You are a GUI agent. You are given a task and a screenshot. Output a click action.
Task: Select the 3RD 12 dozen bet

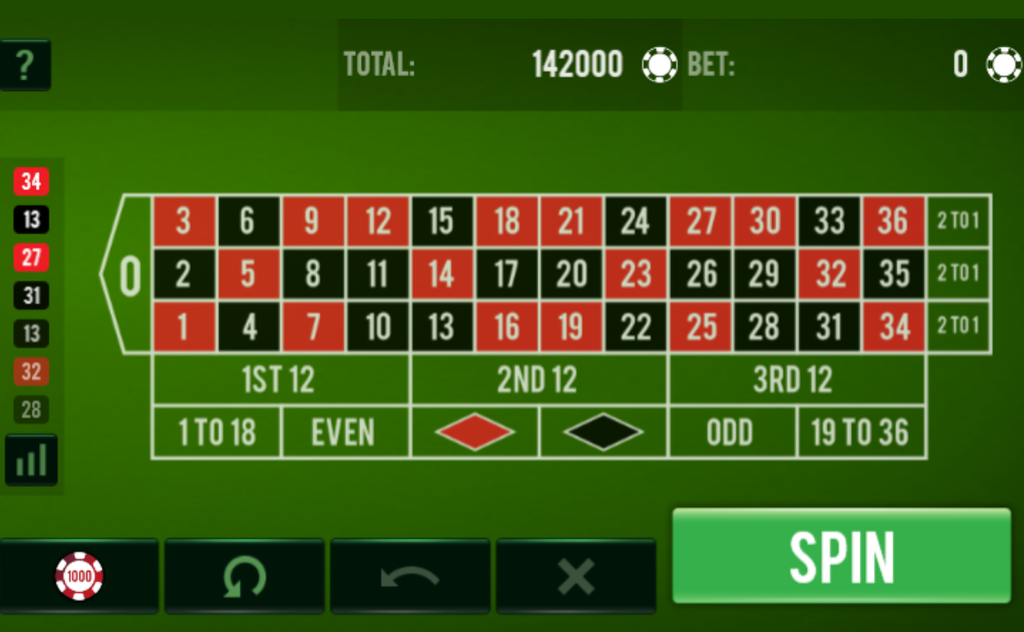click(x=796, y=380)
